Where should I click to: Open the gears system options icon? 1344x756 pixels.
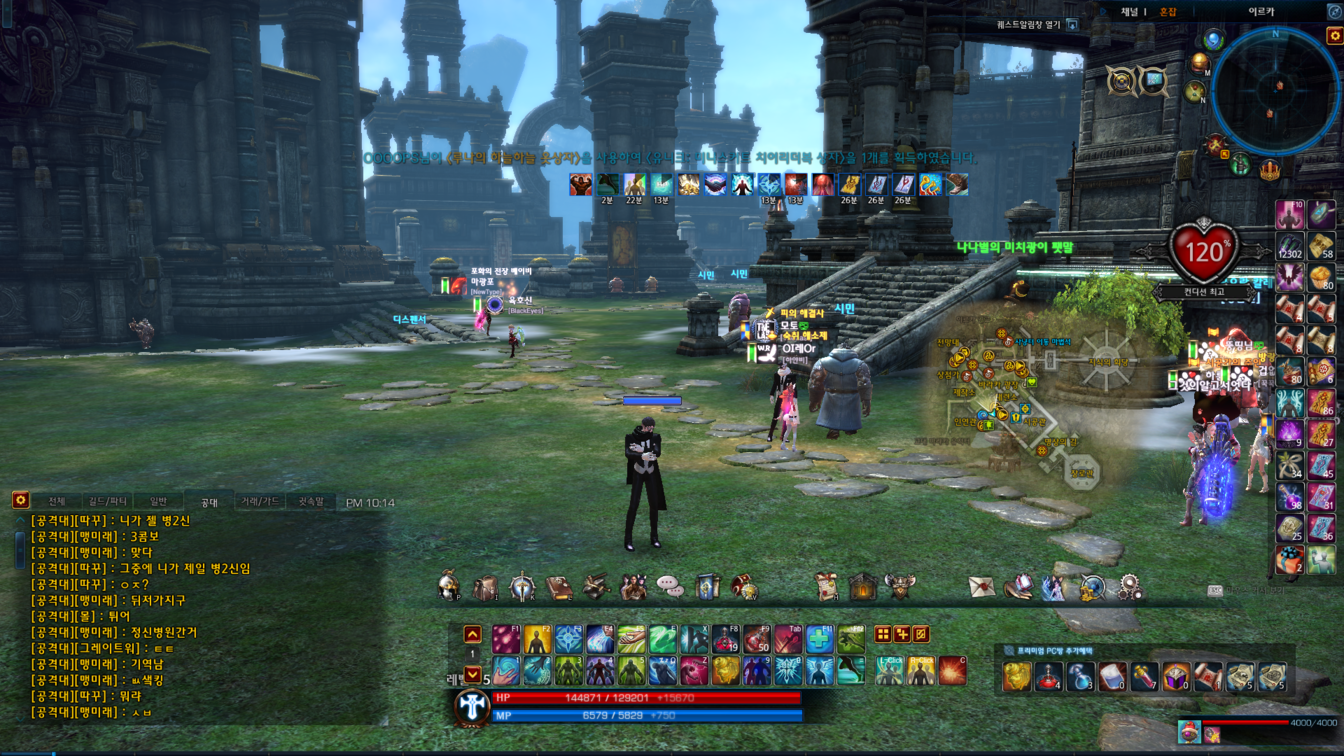point(1129,588)
